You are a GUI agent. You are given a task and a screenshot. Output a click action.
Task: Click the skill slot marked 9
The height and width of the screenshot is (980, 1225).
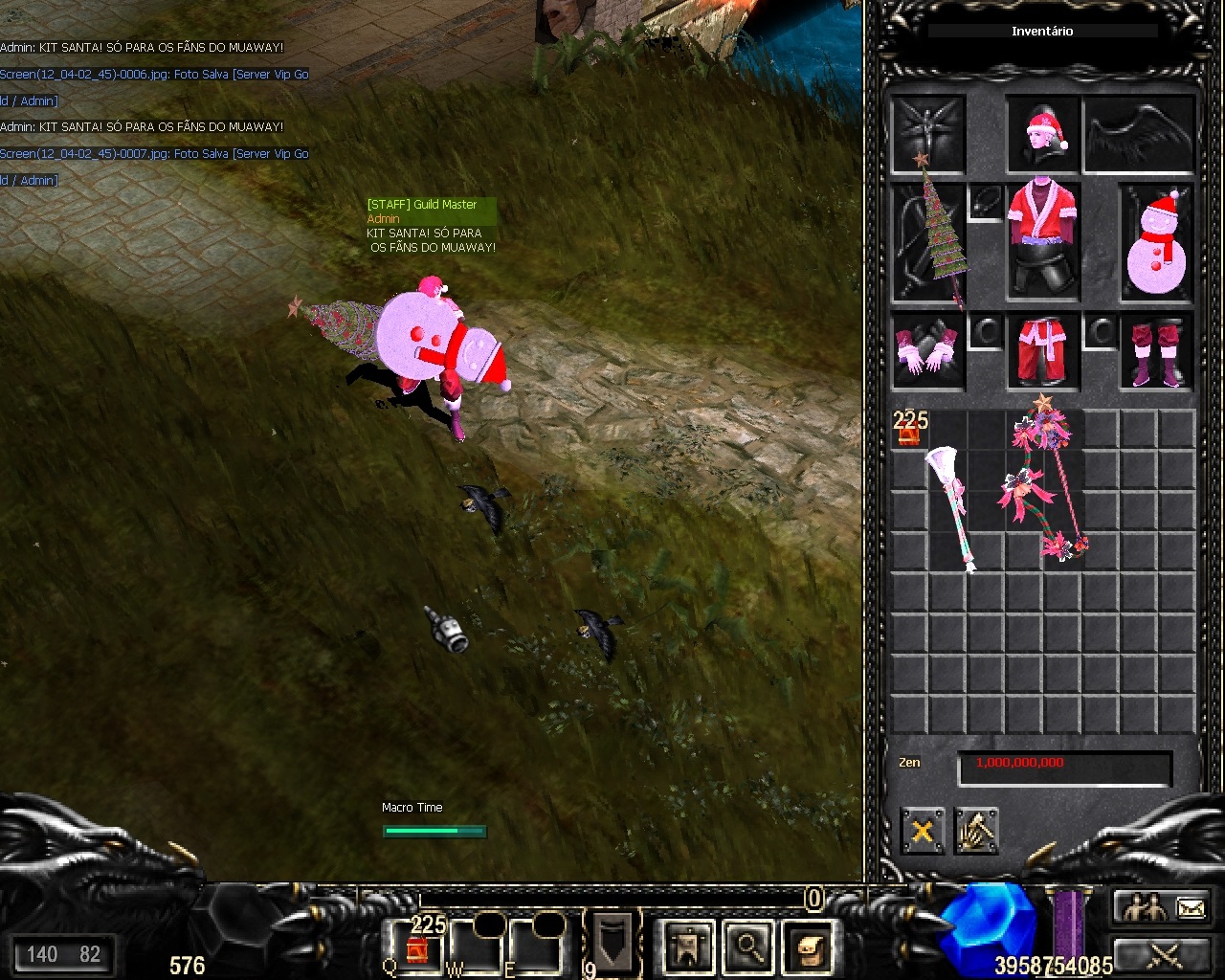(612, 943)
